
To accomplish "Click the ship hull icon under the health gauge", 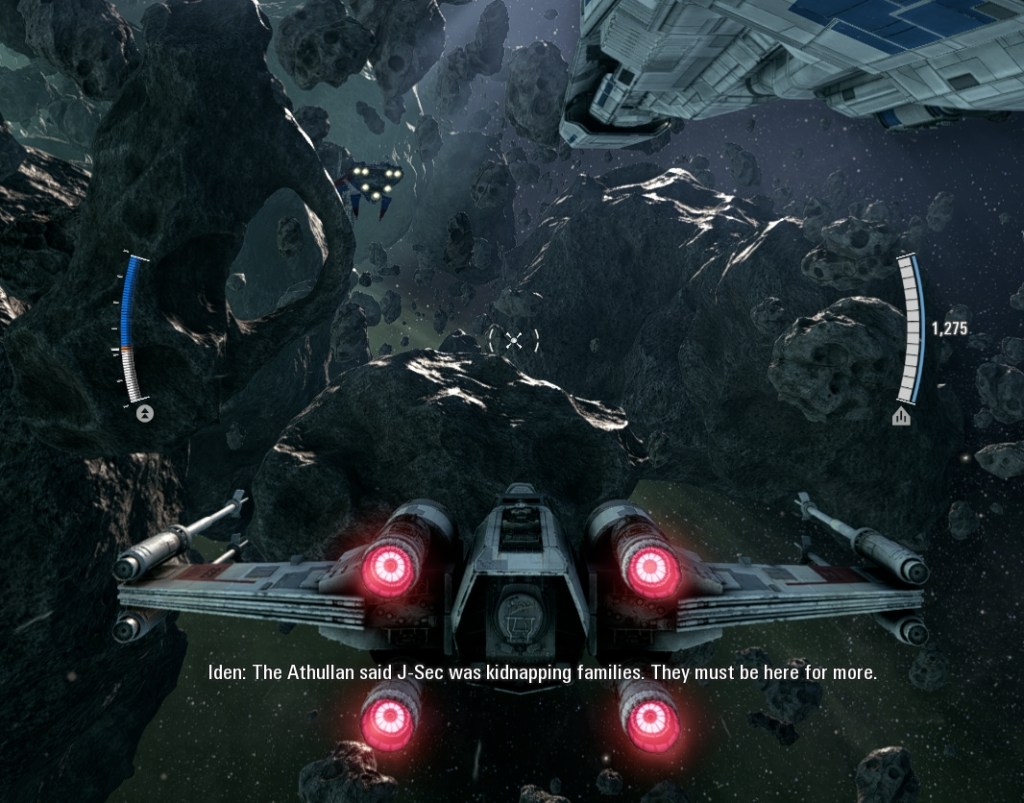I will tap(901, 416).
